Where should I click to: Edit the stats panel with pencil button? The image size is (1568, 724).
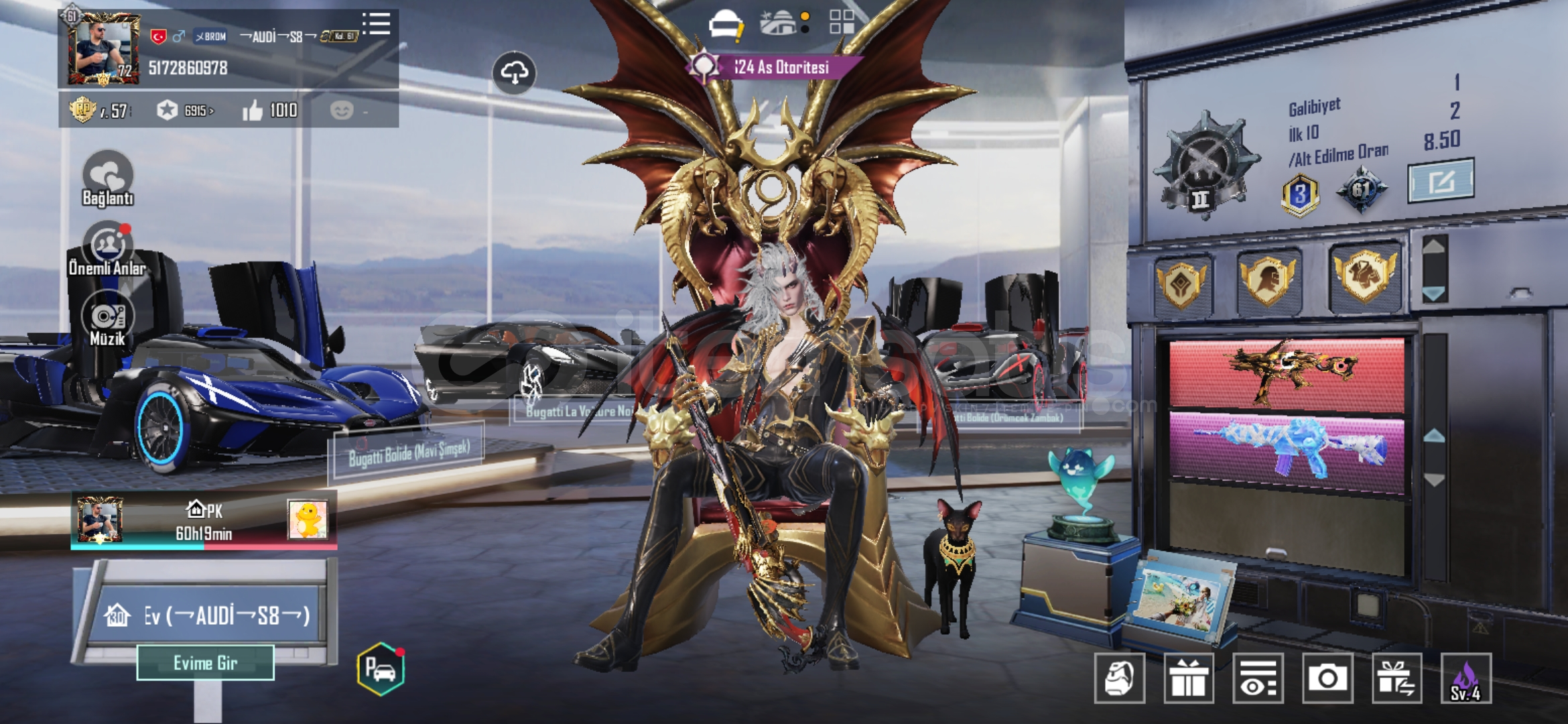1441,180
